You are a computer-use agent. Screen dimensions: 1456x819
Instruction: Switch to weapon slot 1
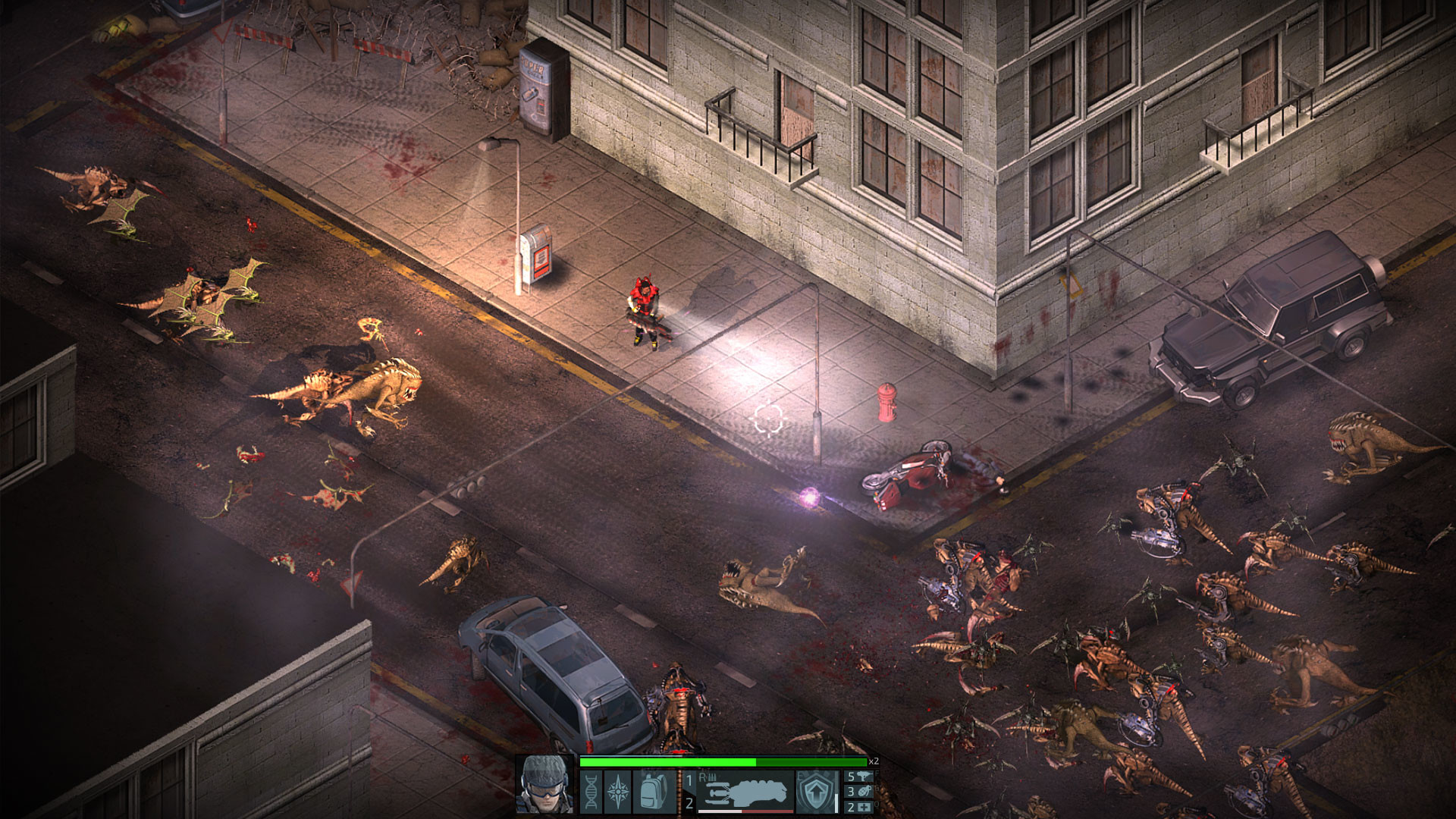coord(689,780)
